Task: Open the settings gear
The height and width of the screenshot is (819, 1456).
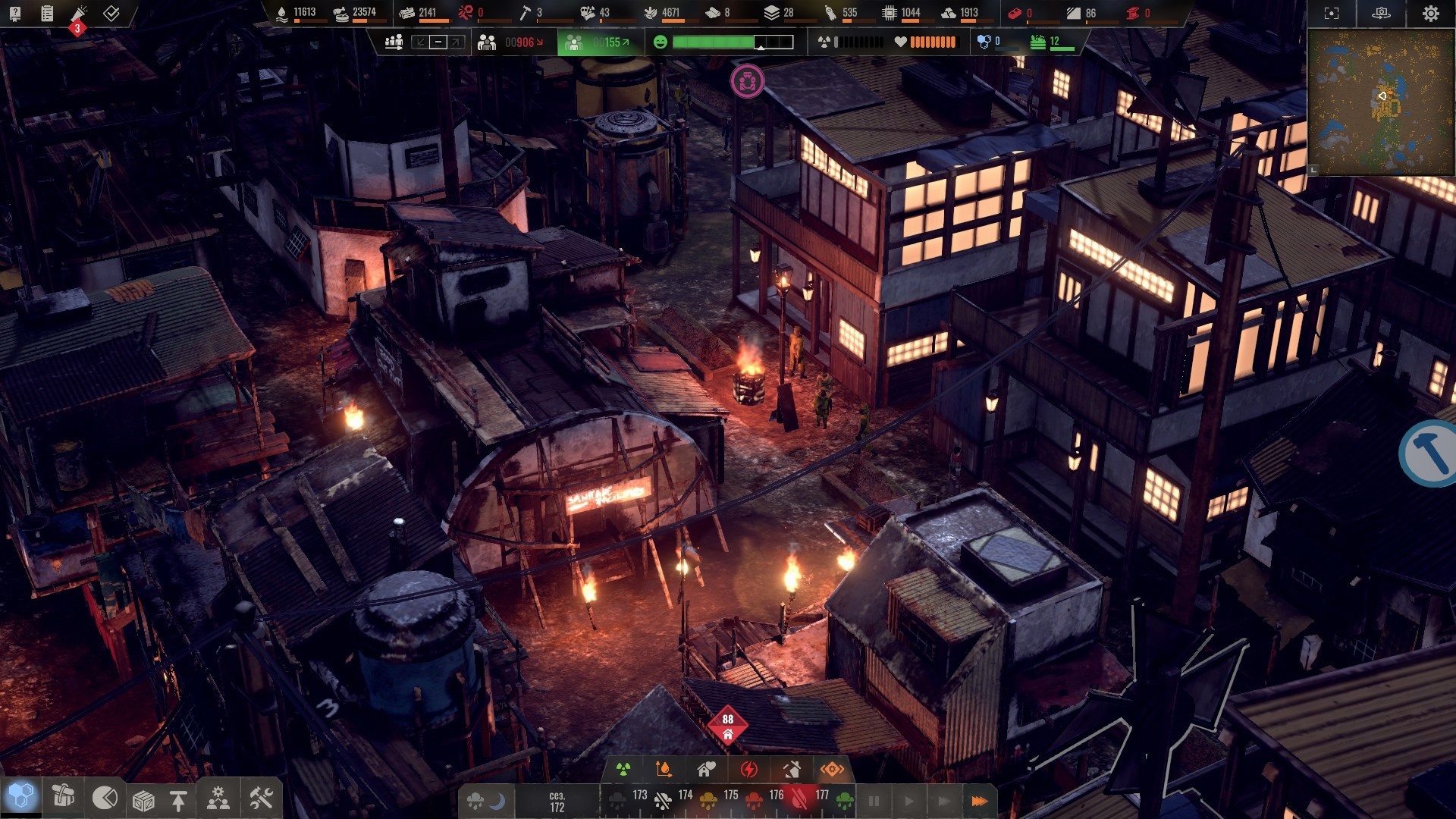Action: tap(1430, 14)
